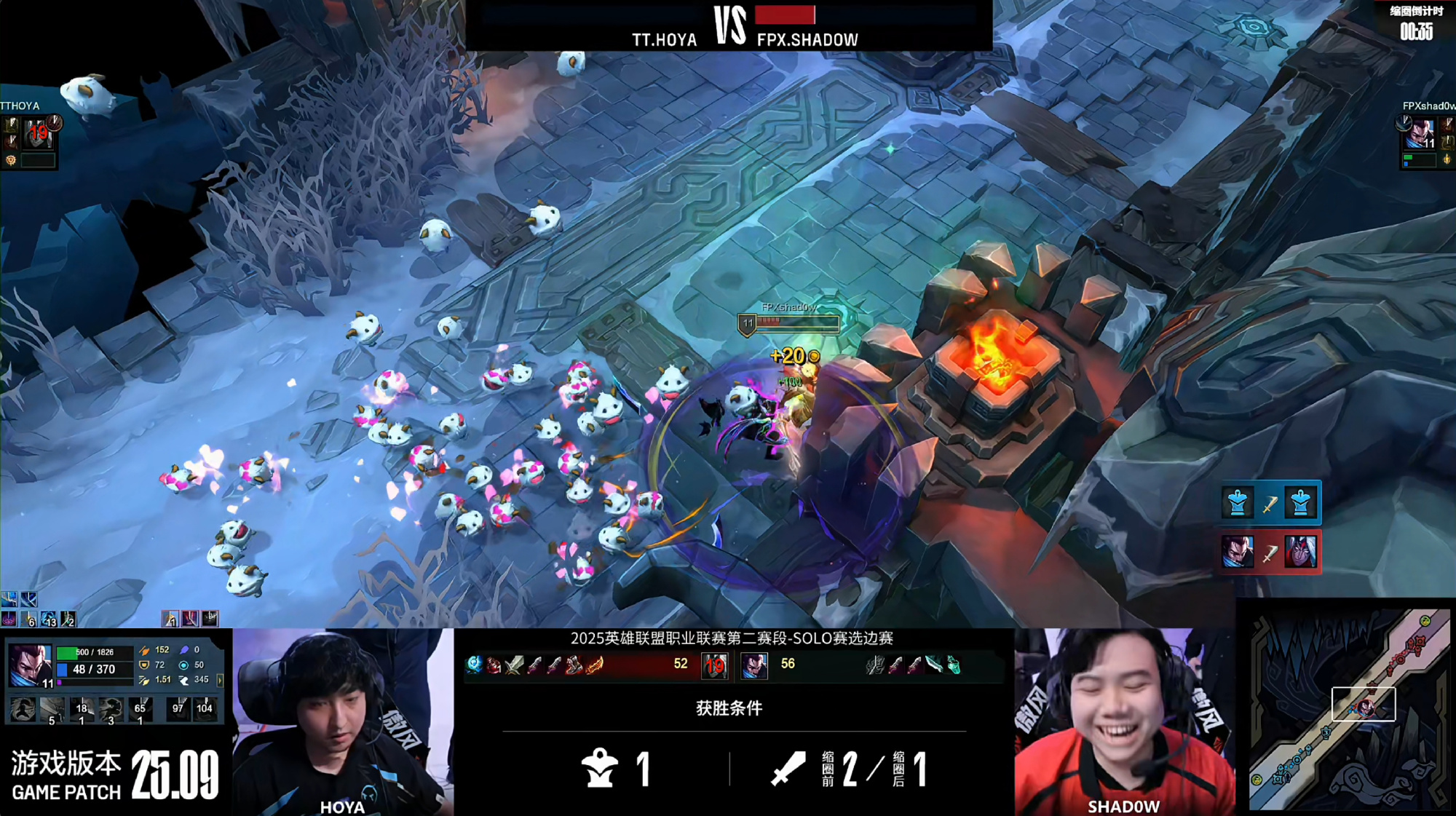
Task: Select Yasuo's portrait in the stats panel
Action: tap(30, 665)
